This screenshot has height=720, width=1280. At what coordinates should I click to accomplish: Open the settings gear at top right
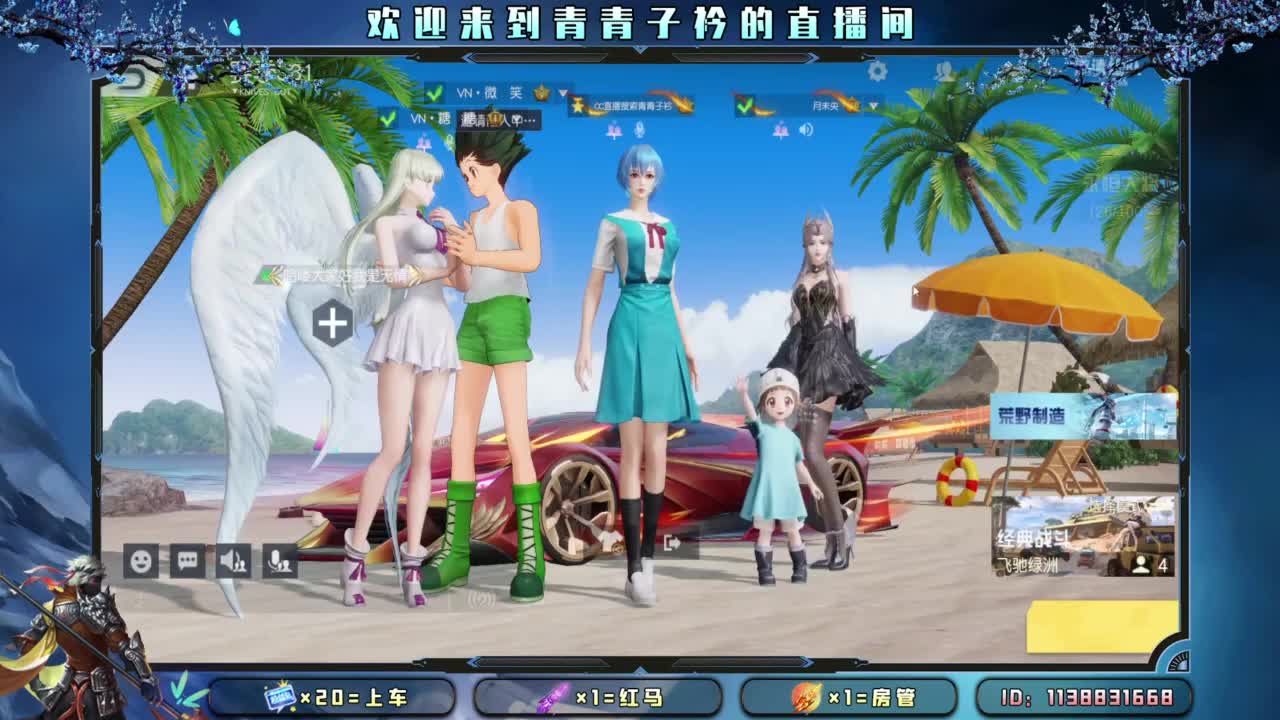(x=877, y=71)
